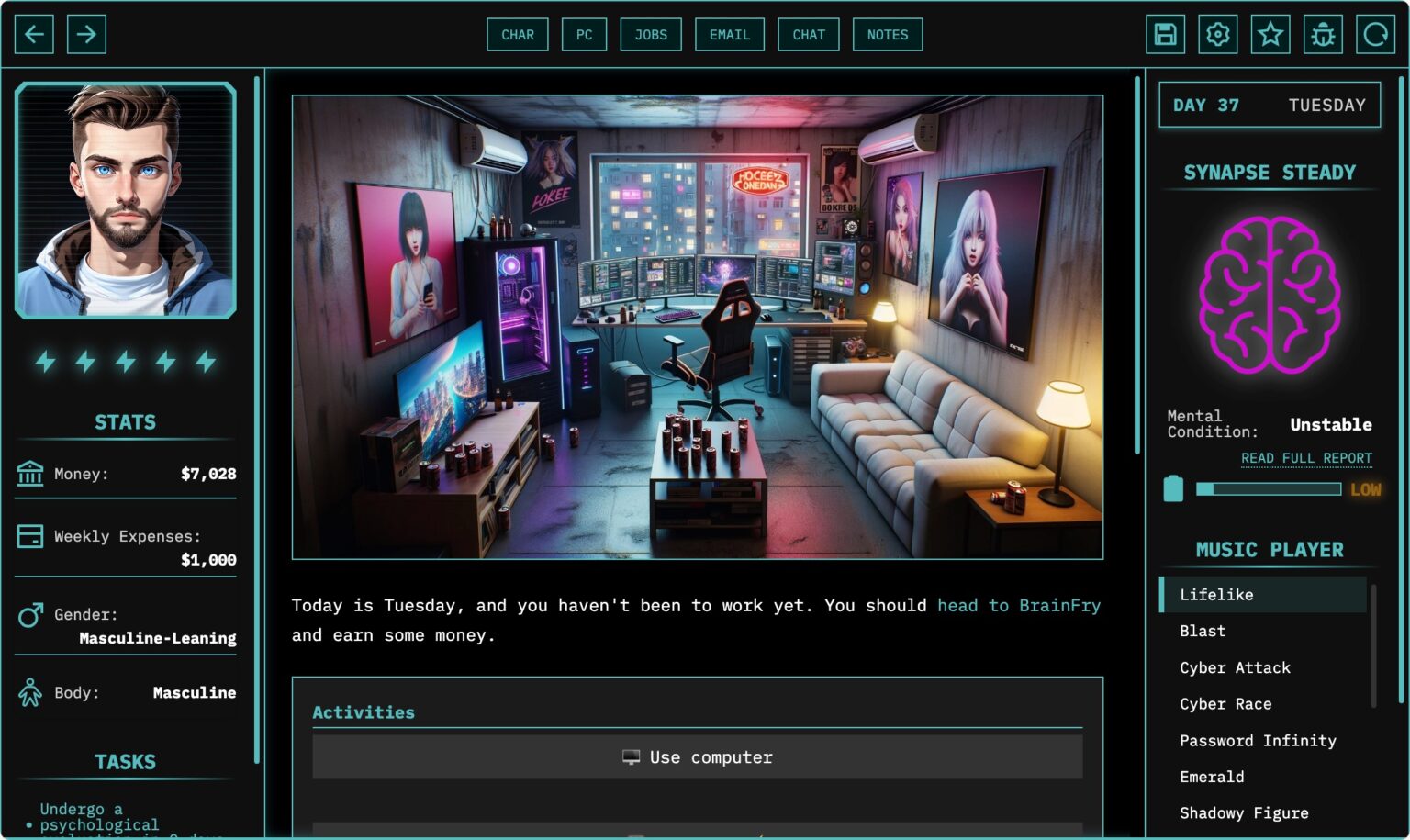
Task: Click the bank icon next to Money
Action: (29, 474)
